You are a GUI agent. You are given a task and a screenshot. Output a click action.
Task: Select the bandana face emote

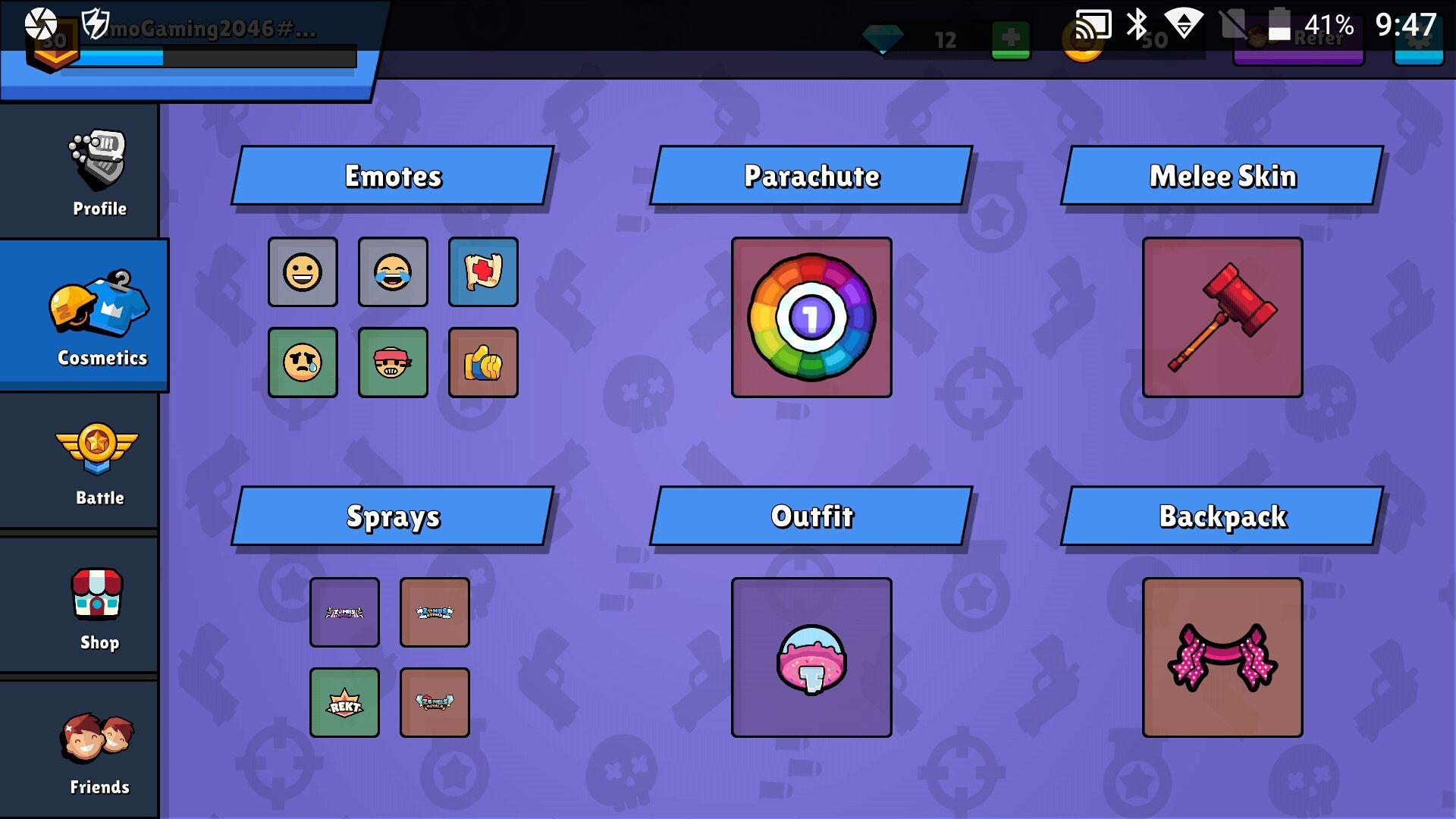pyautogui.click(x=393, y=362)
